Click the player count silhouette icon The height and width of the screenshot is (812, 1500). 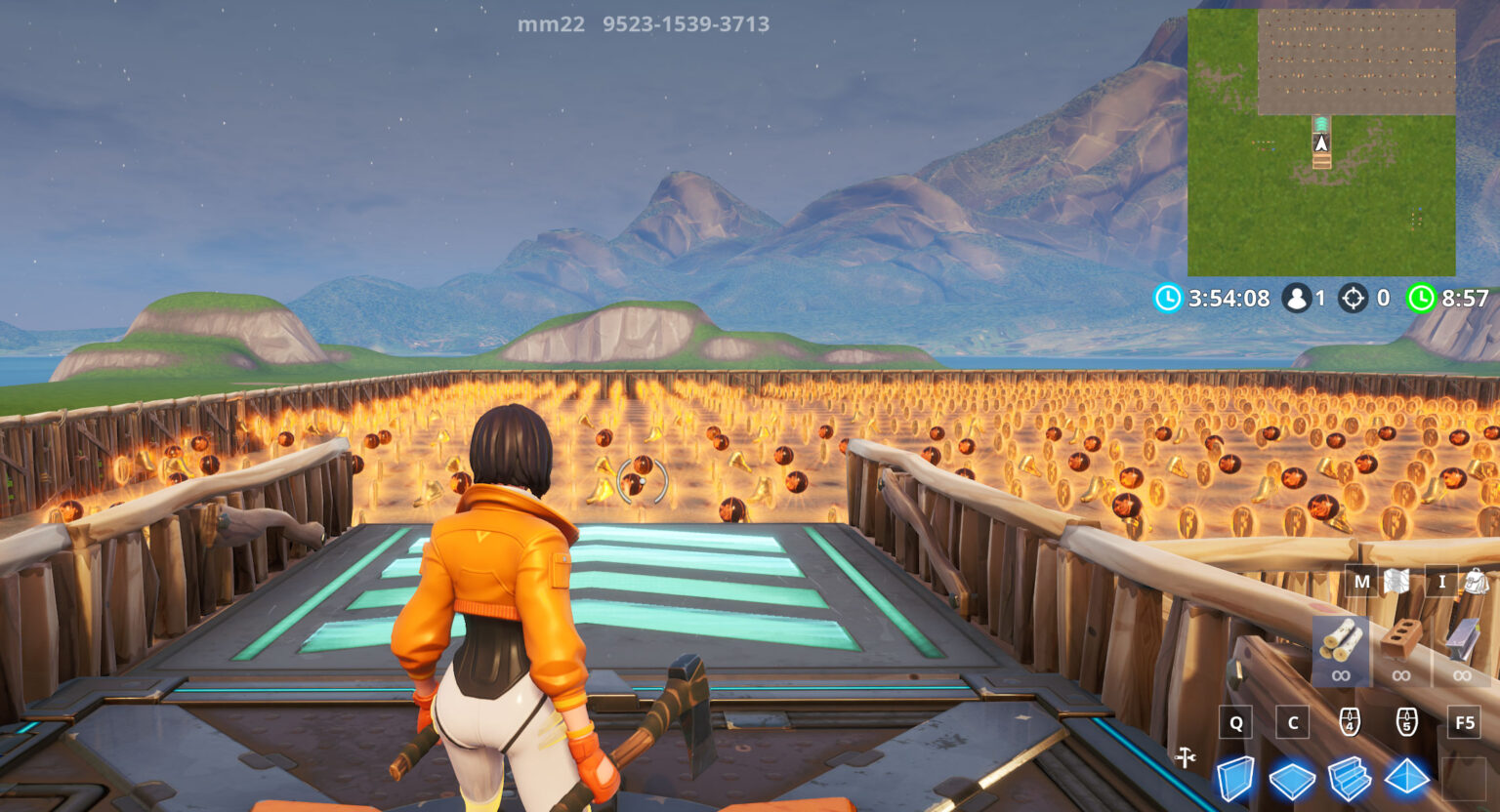click(x=1296, y=299)
